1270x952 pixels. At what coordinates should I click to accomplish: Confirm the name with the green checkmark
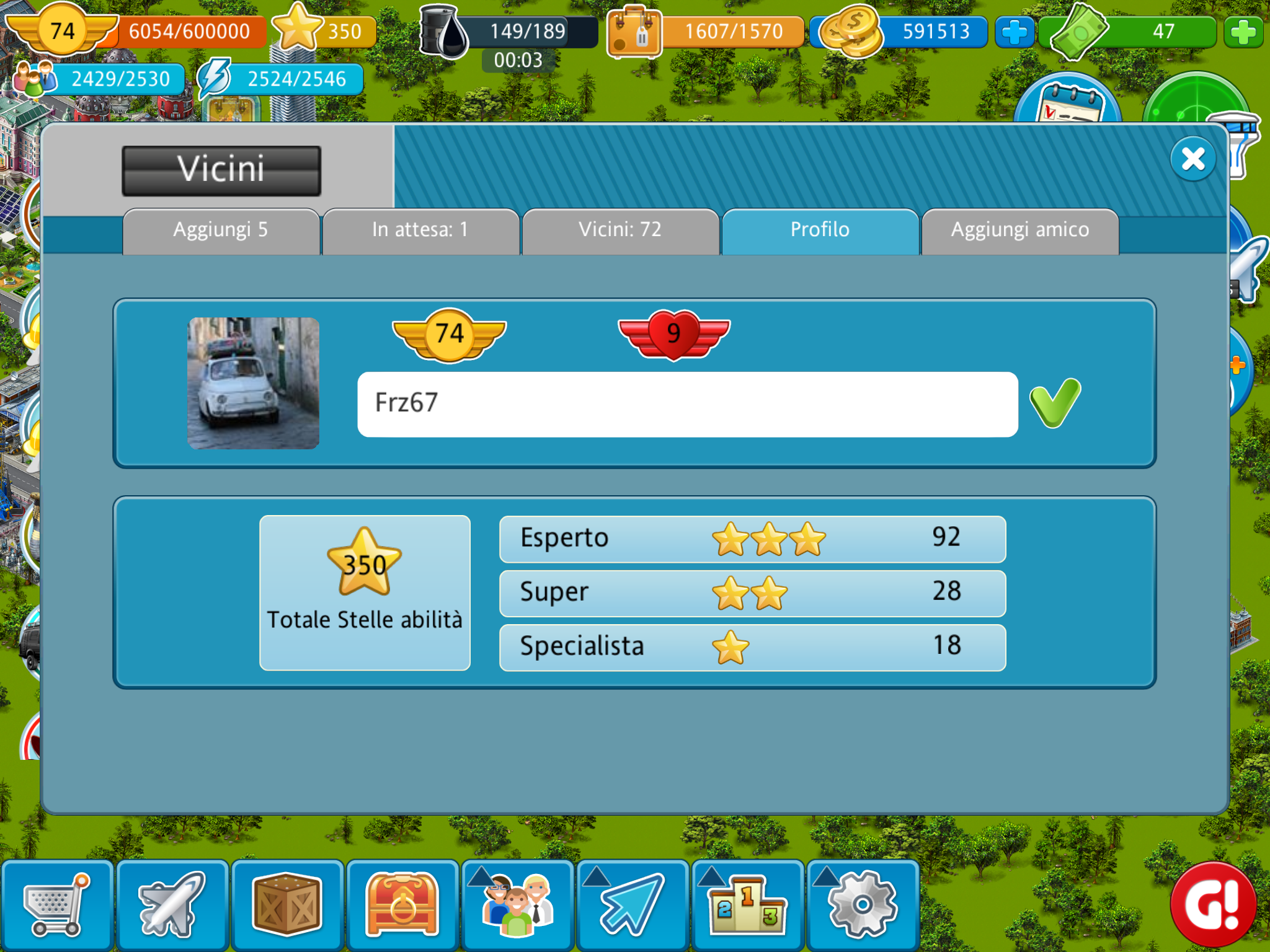point(1055,403)
